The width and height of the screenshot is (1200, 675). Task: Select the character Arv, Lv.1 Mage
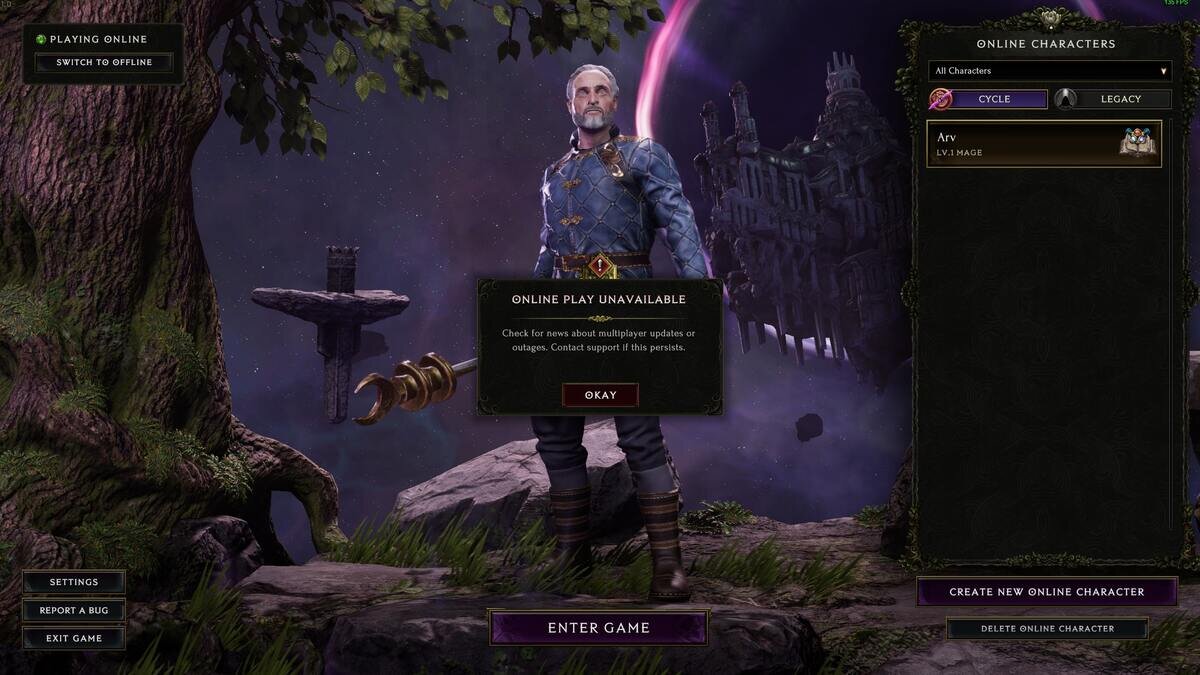pos(1044,144)
